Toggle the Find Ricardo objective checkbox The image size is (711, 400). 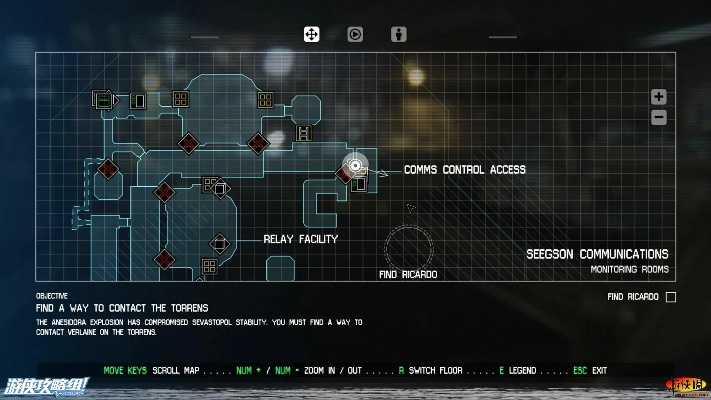(x=671, y=297)
